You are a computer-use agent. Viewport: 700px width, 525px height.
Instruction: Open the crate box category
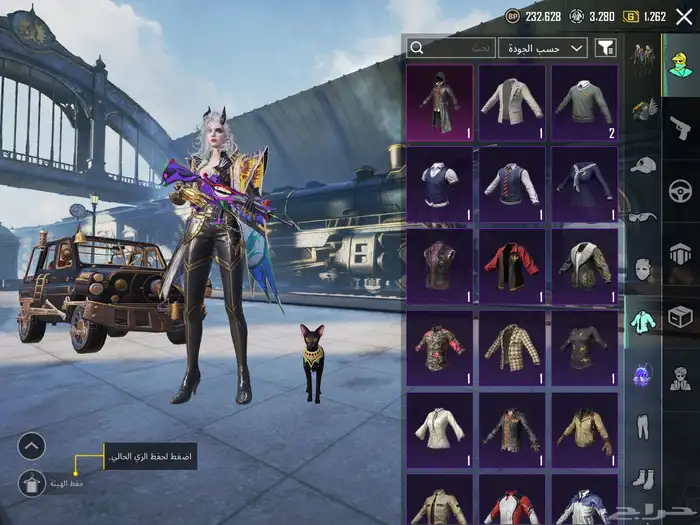(x=680, y=317)
